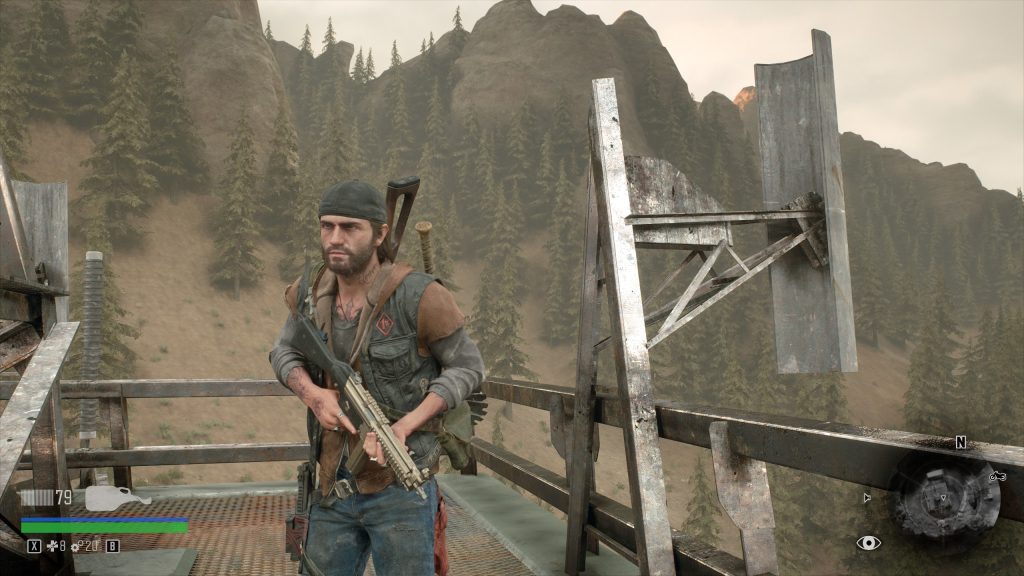The height and width of the screenshot is (576, 1024).
Task: Click the scrap gear resource icon
Action: [x=75, y=546]
